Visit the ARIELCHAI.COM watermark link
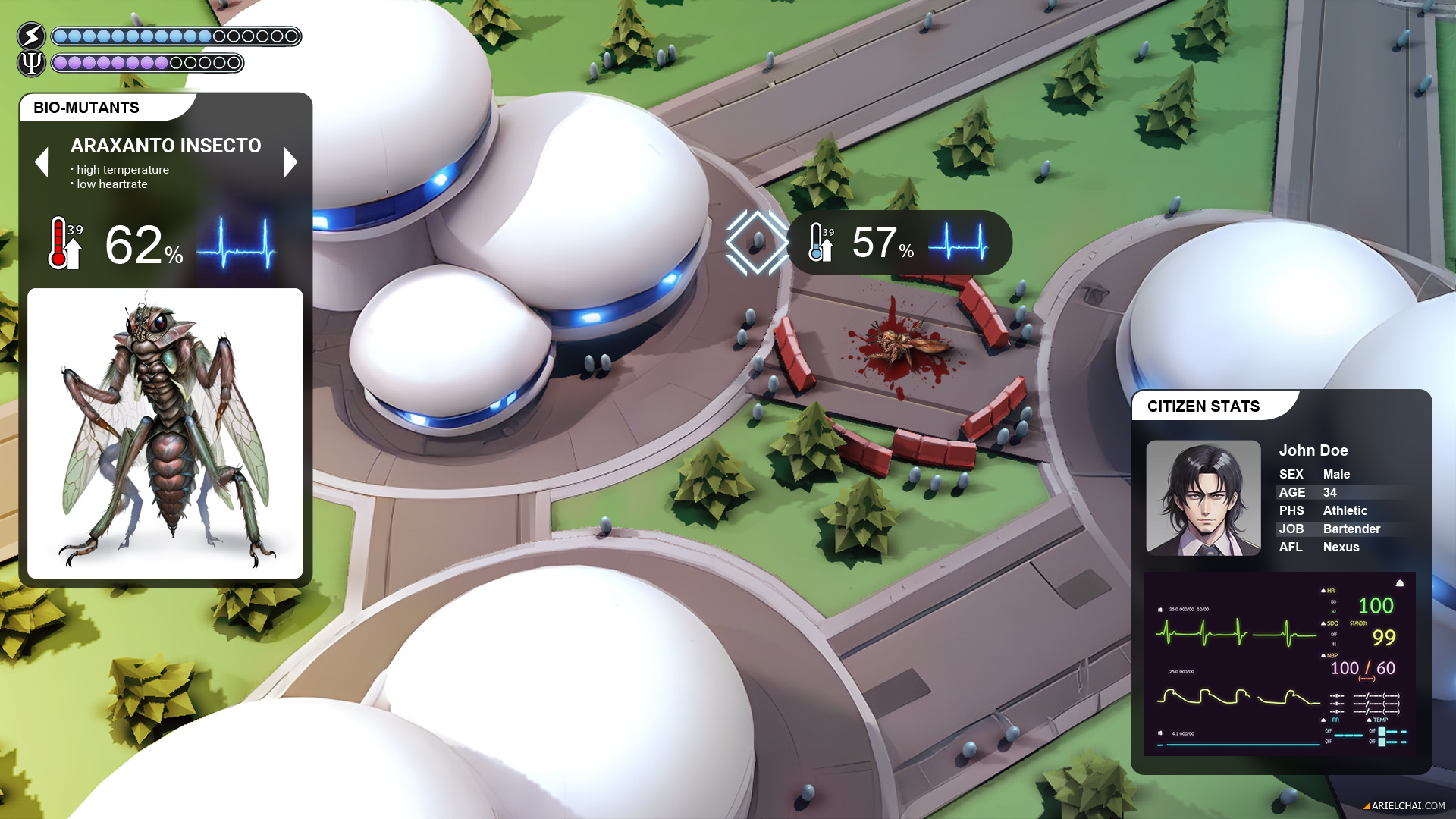 1407,806
